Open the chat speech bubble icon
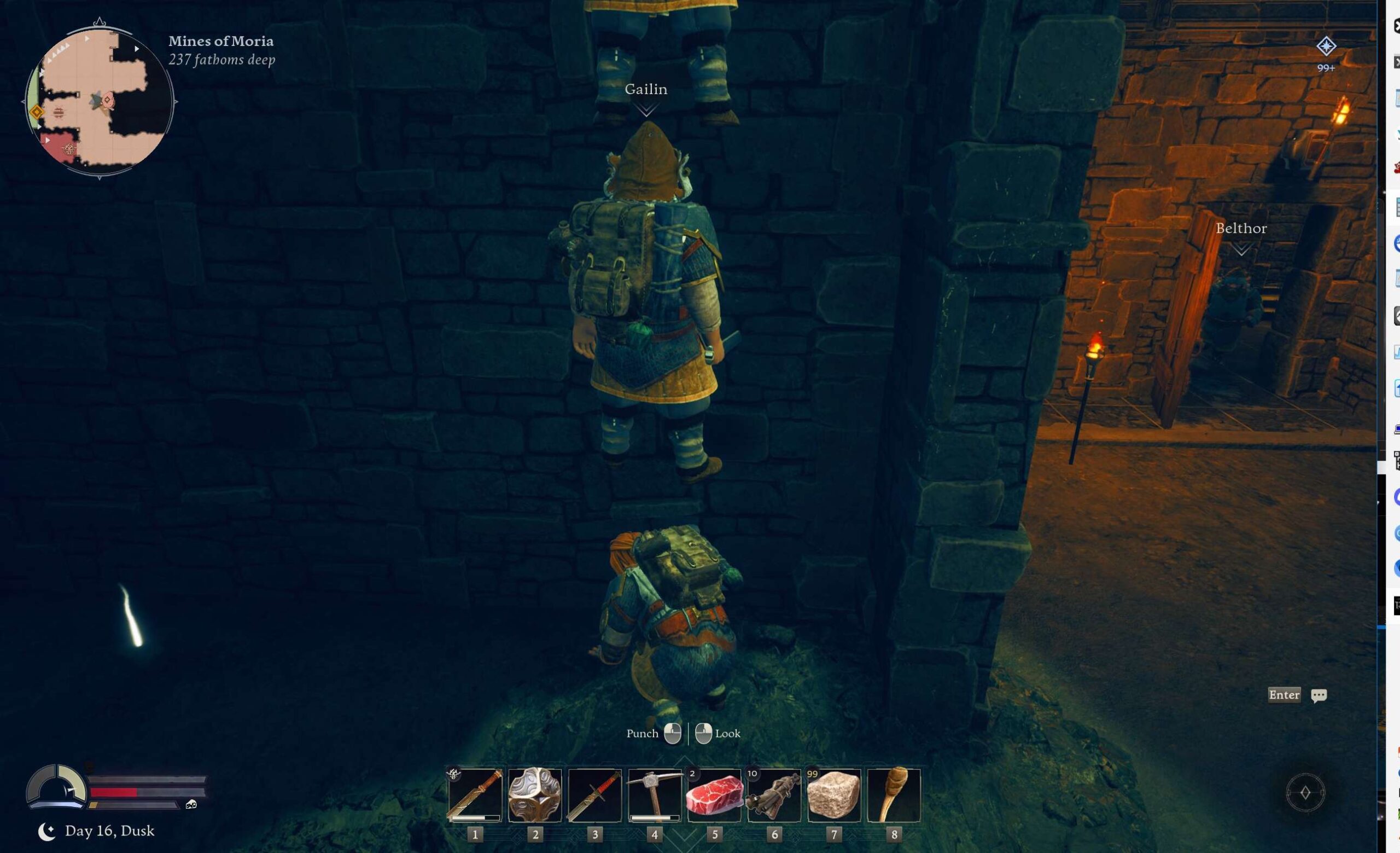Screen dimensions: 1400x853 click(1319, 695)
